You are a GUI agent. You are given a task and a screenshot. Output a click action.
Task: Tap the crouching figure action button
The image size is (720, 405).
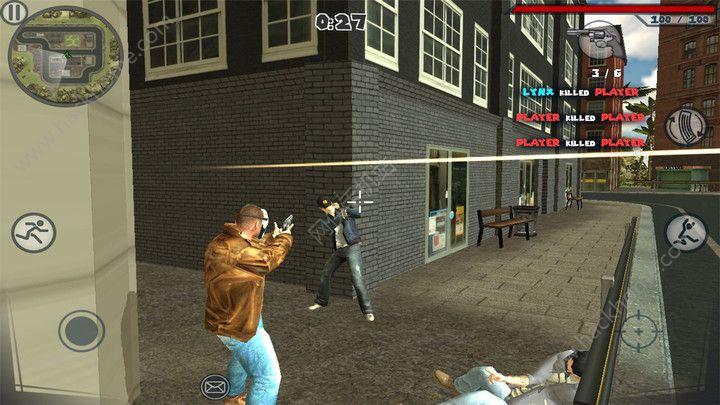[x=686, y=234]
